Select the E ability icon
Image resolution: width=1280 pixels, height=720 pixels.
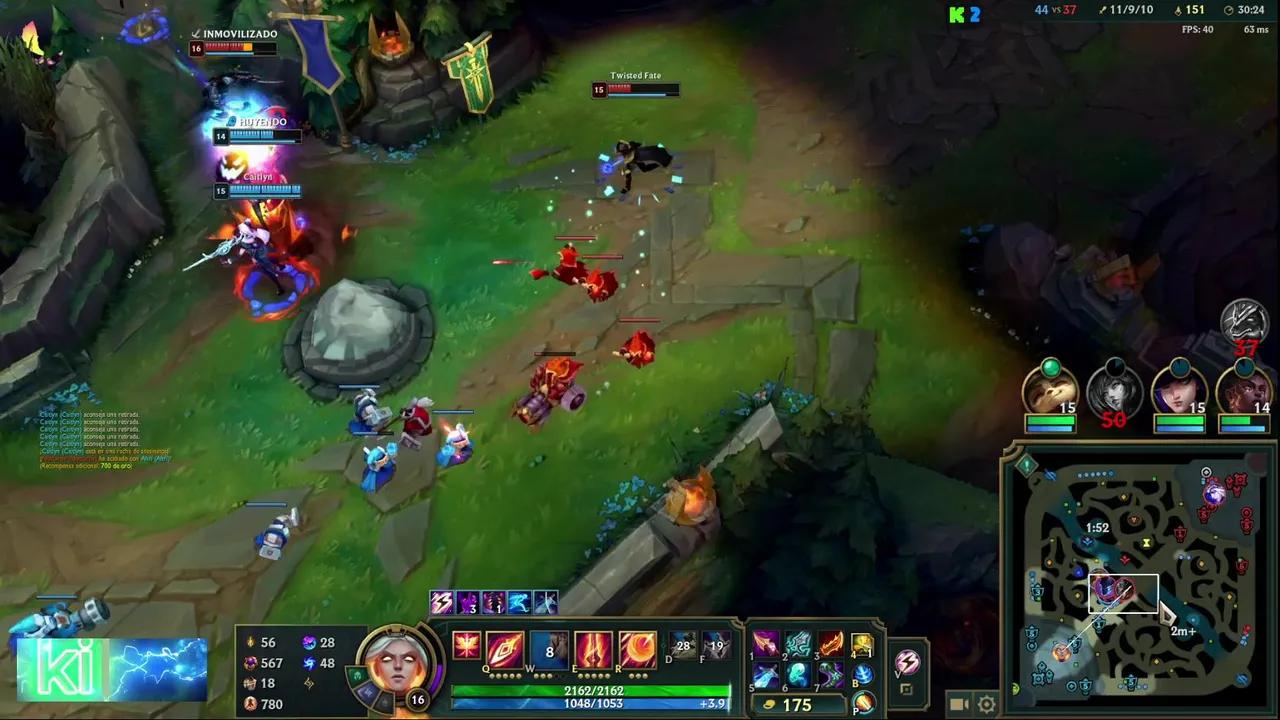click(594, 650)
